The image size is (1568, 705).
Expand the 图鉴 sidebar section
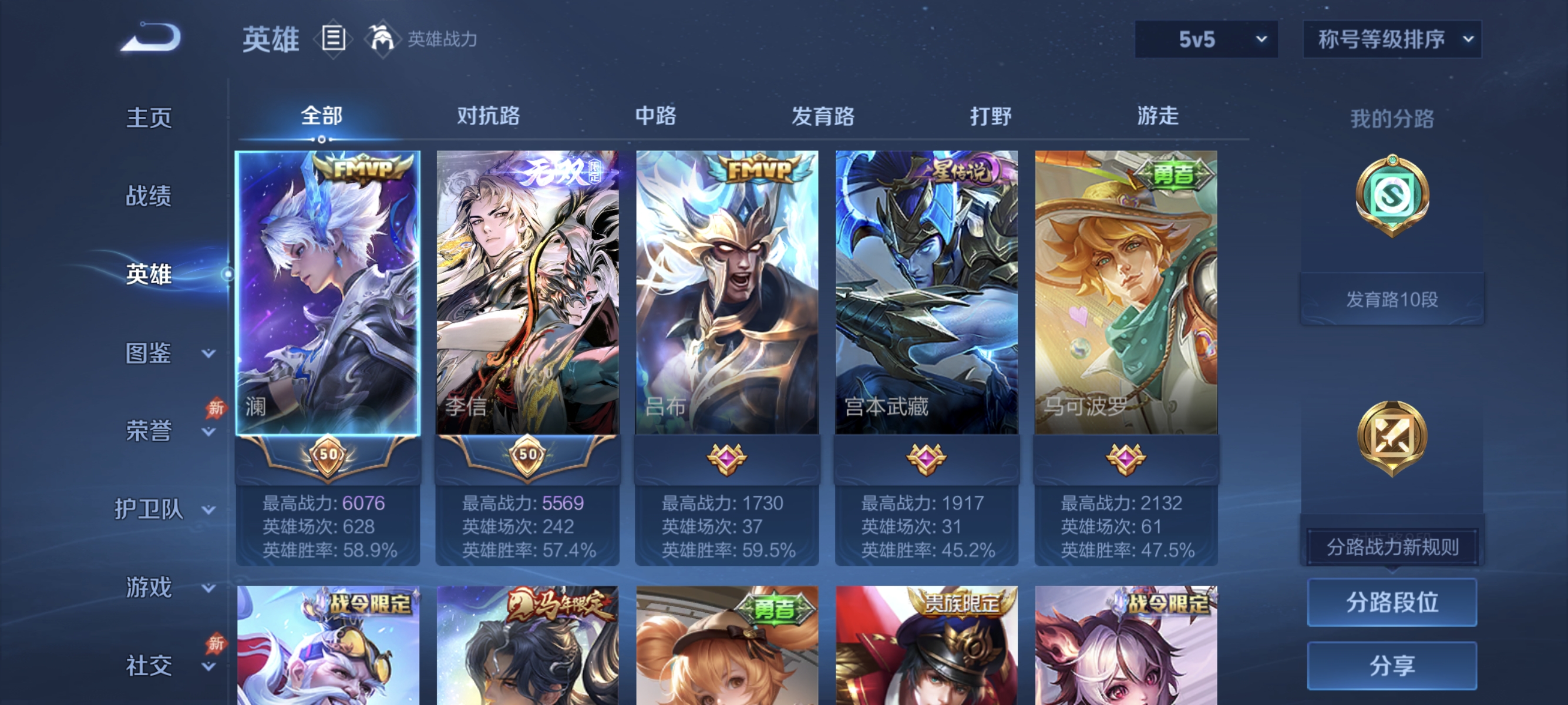pyautogui.click(x=149, y=352)
